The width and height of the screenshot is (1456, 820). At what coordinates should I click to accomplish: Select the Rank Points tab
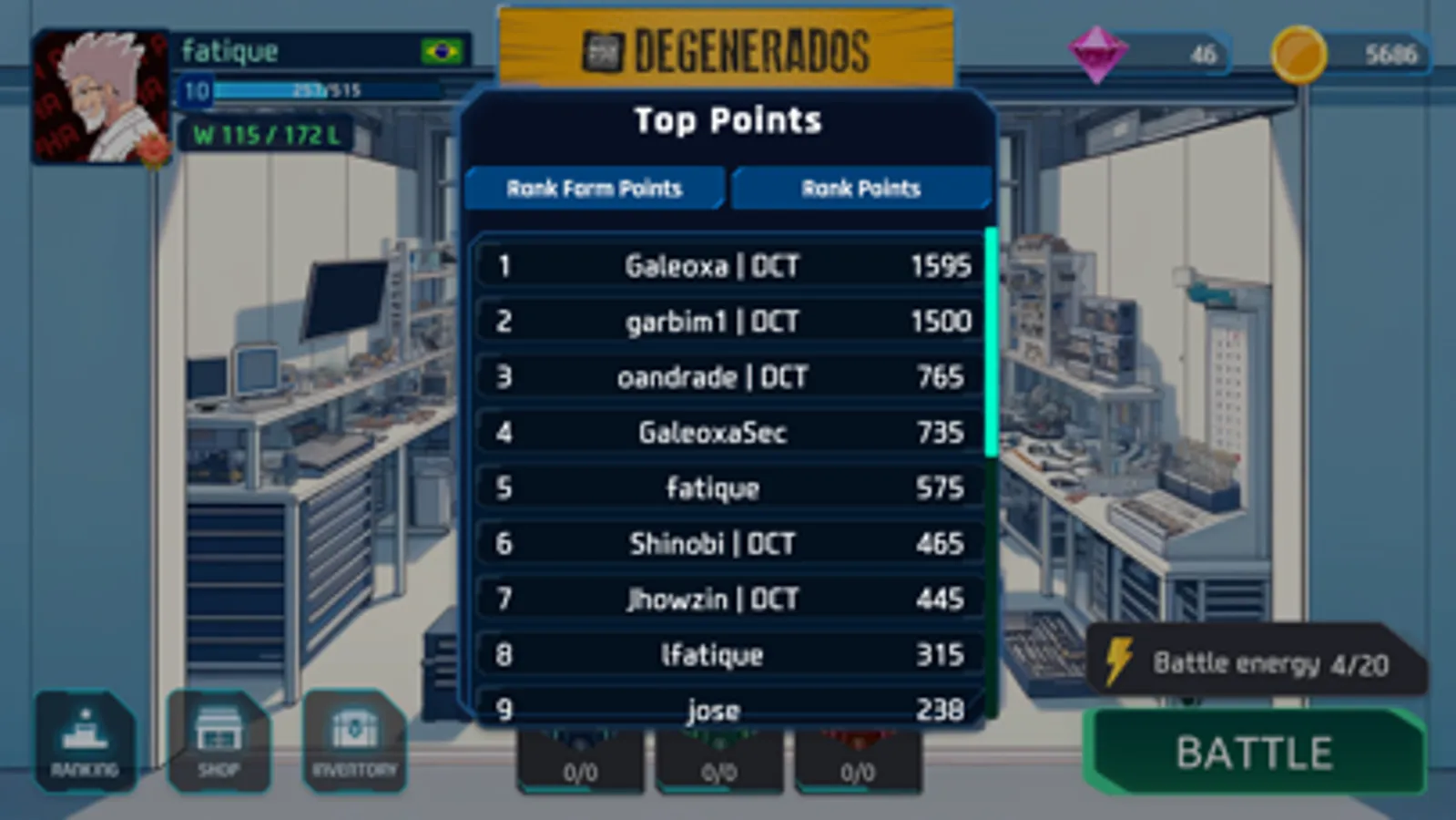[x=860, y=189]
